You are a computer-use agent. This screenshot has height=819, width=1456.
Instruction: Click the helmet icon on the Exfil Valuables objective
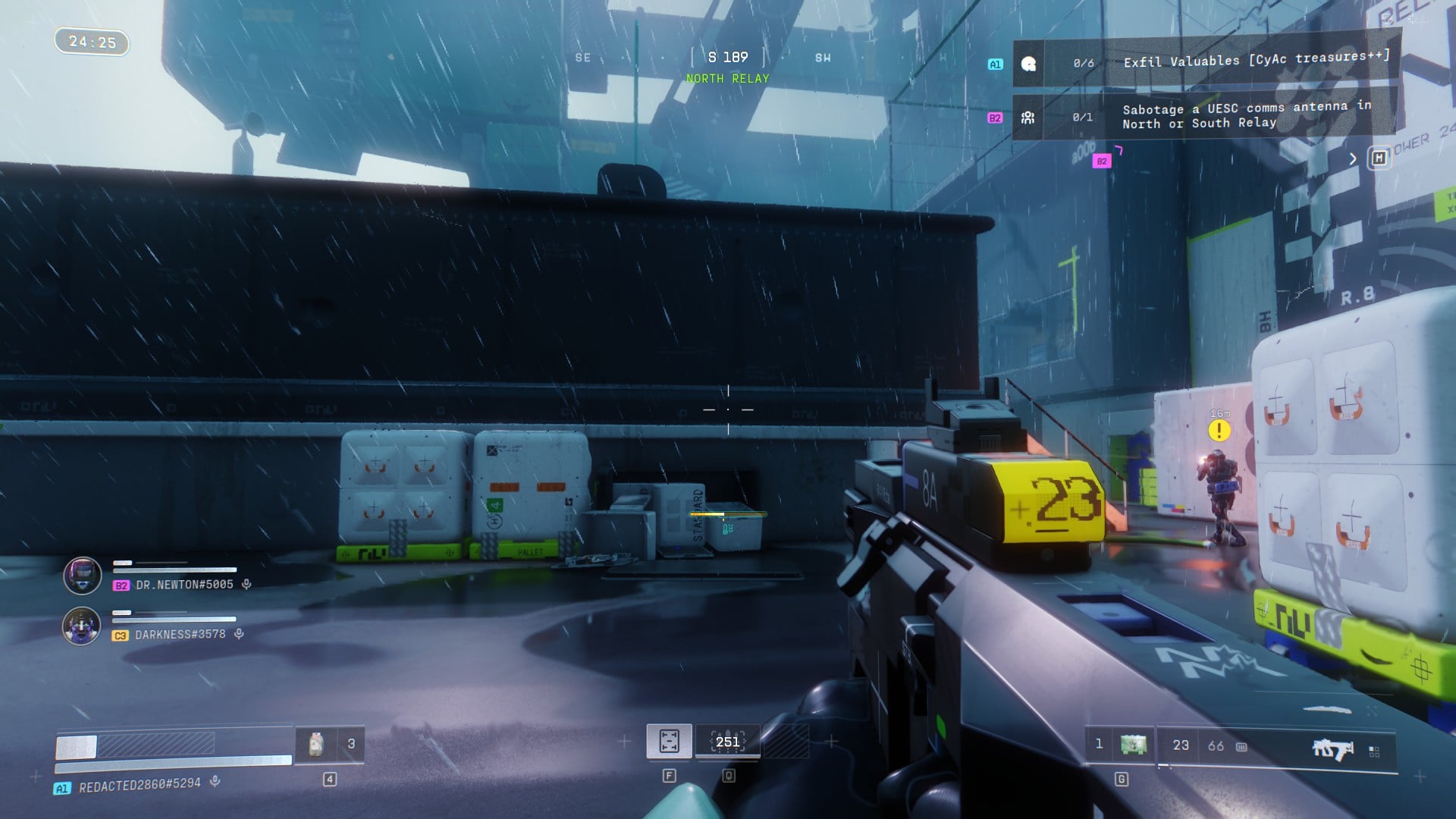coord(1028,64)
